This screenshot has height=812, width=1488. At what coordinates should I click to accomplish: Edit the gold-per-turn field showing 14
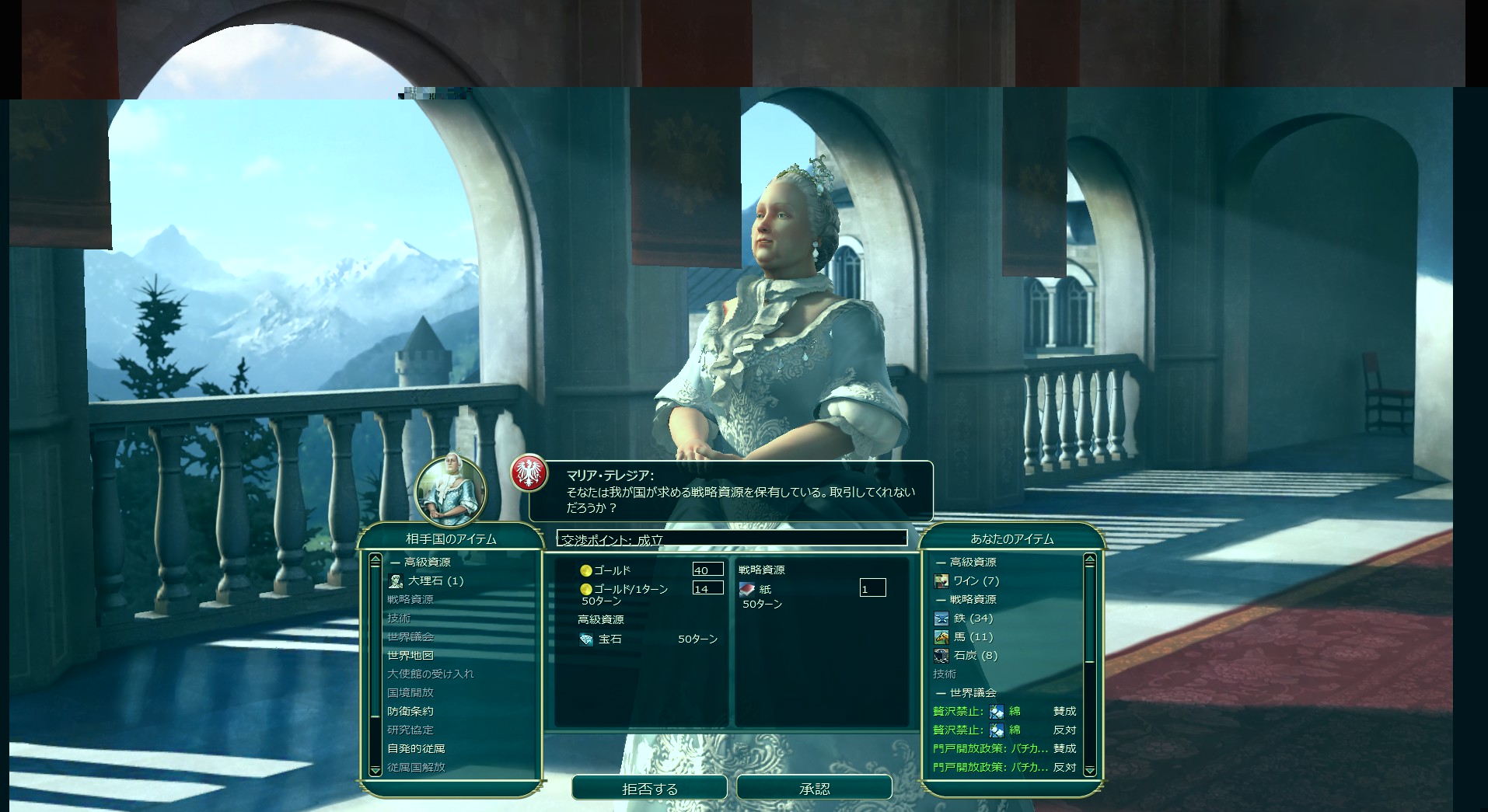point(707,589)
